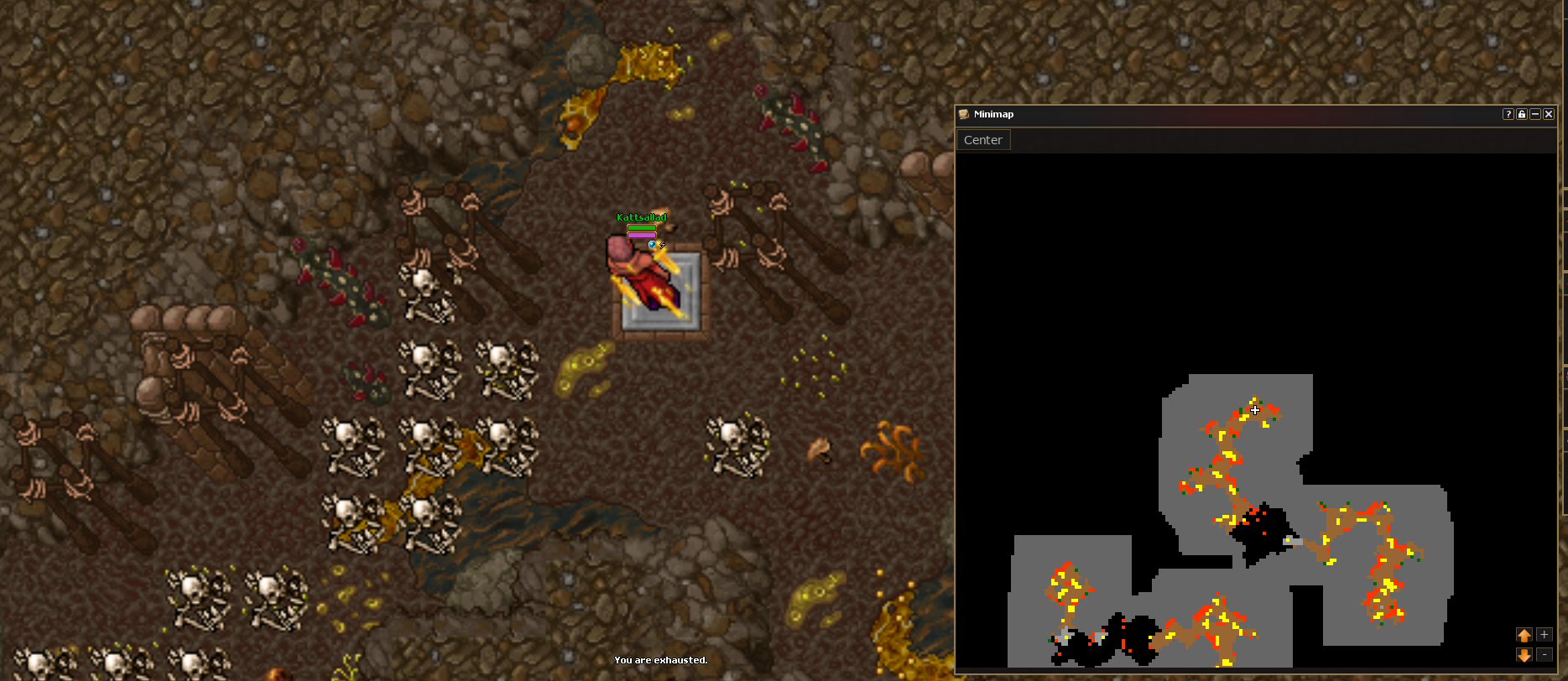Go up one floor using orange up arrow

[x=1524, y=635]
